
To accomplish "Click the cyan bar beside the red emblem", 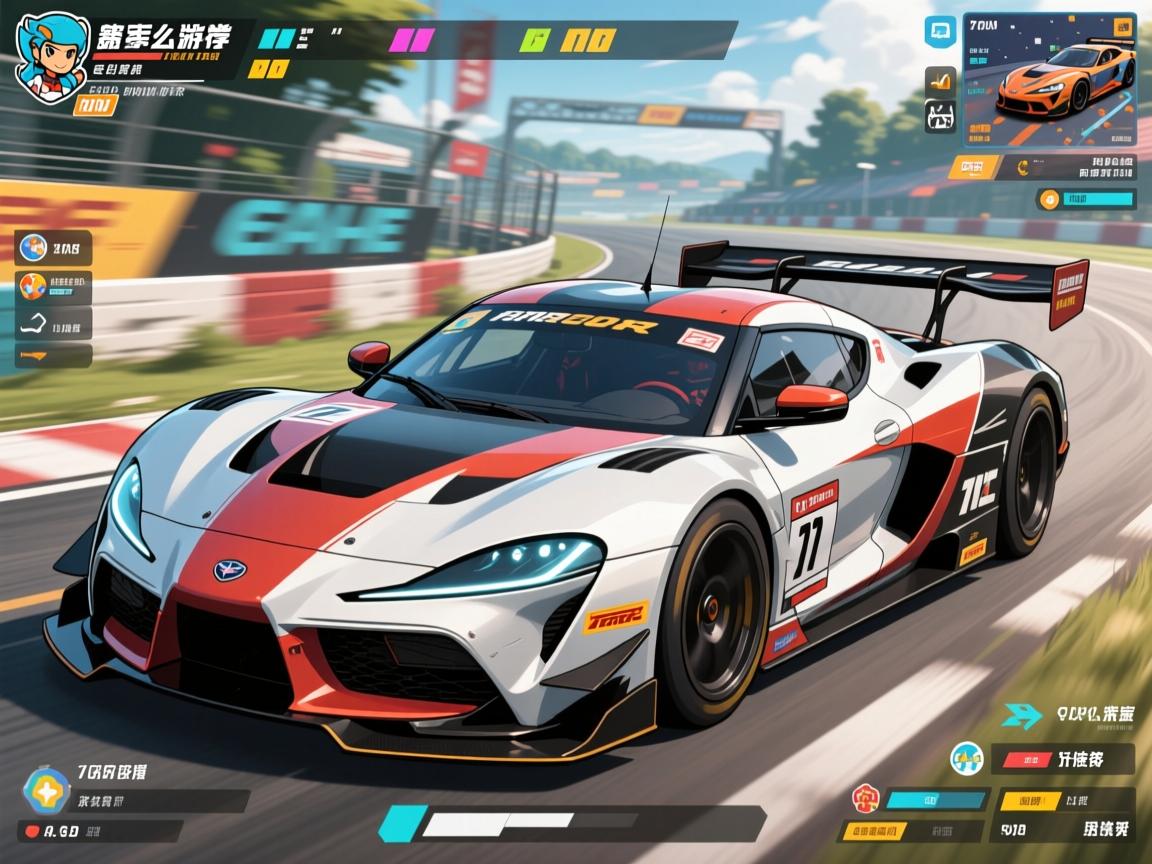I will (937, 799).
